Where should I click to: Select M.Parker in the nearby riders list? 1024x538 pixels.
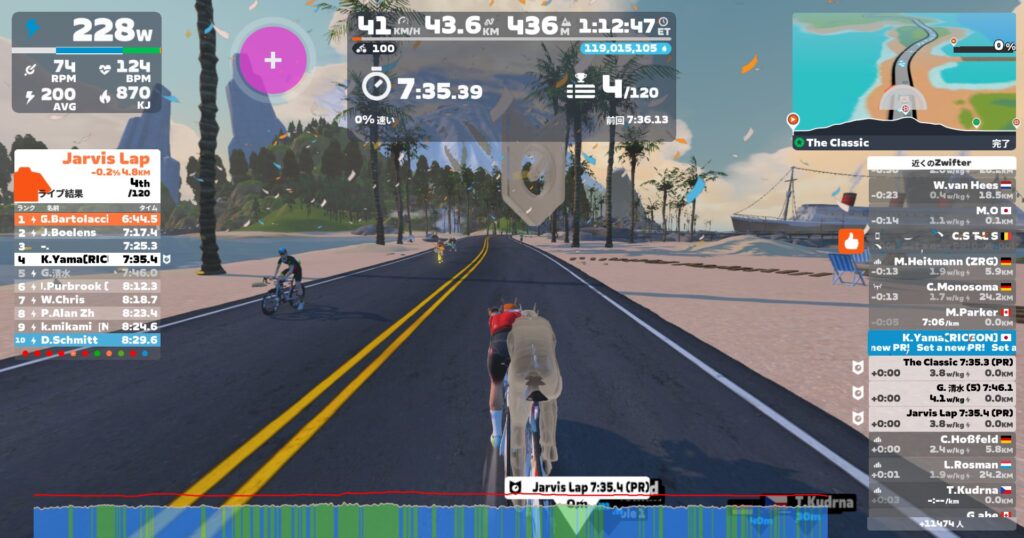940,317
